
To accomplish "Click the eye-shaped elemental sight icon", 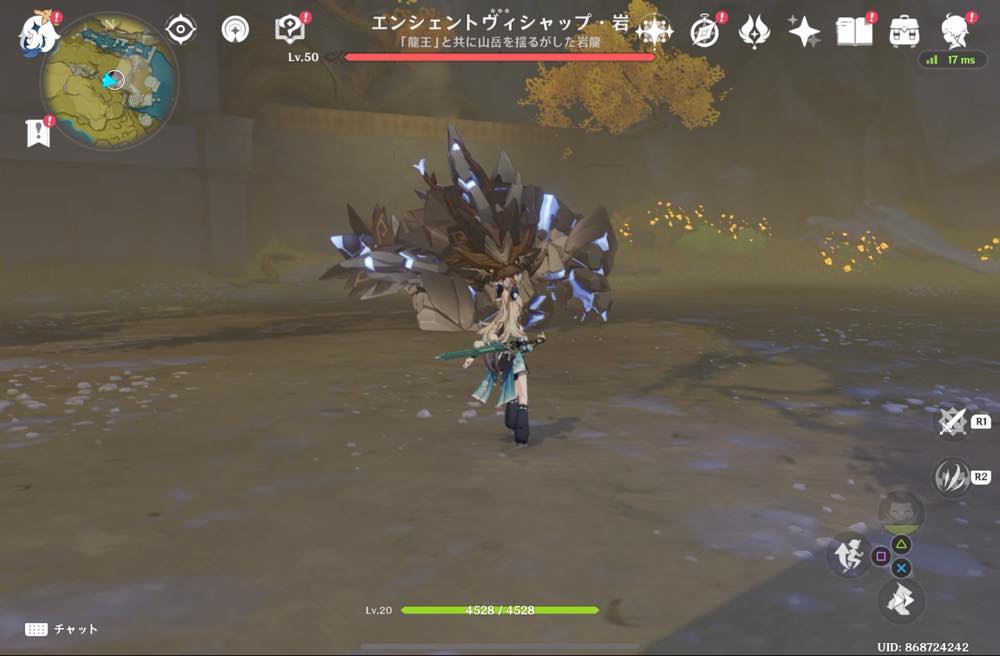I will 180,30.
